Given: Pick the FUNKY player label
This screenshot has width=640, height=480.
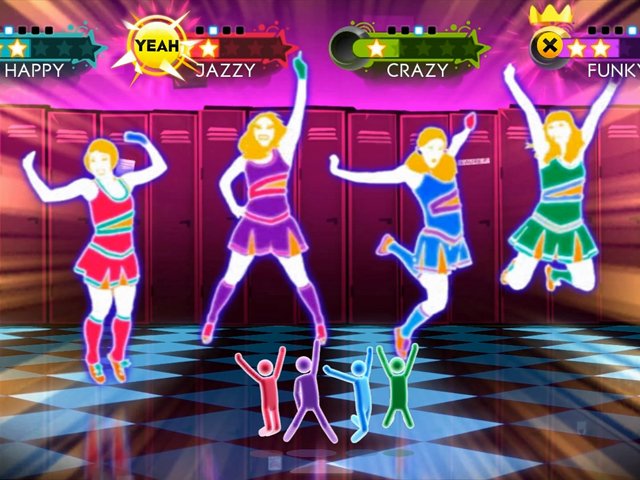Looking at the screenshot, I should pos(612,70).
